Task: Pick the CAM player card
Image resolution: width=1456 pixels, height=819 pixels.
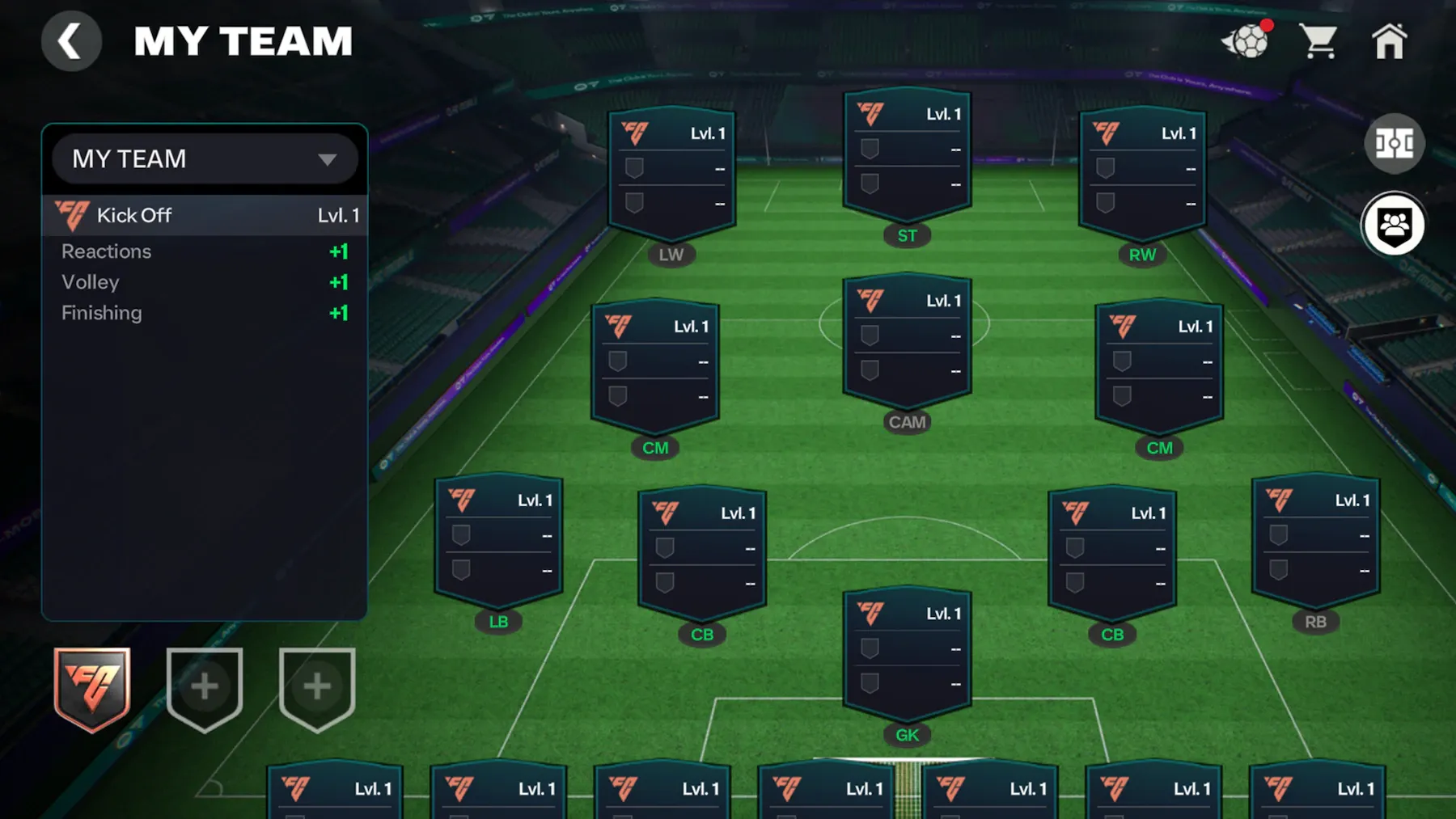Action: pos(907,342)
